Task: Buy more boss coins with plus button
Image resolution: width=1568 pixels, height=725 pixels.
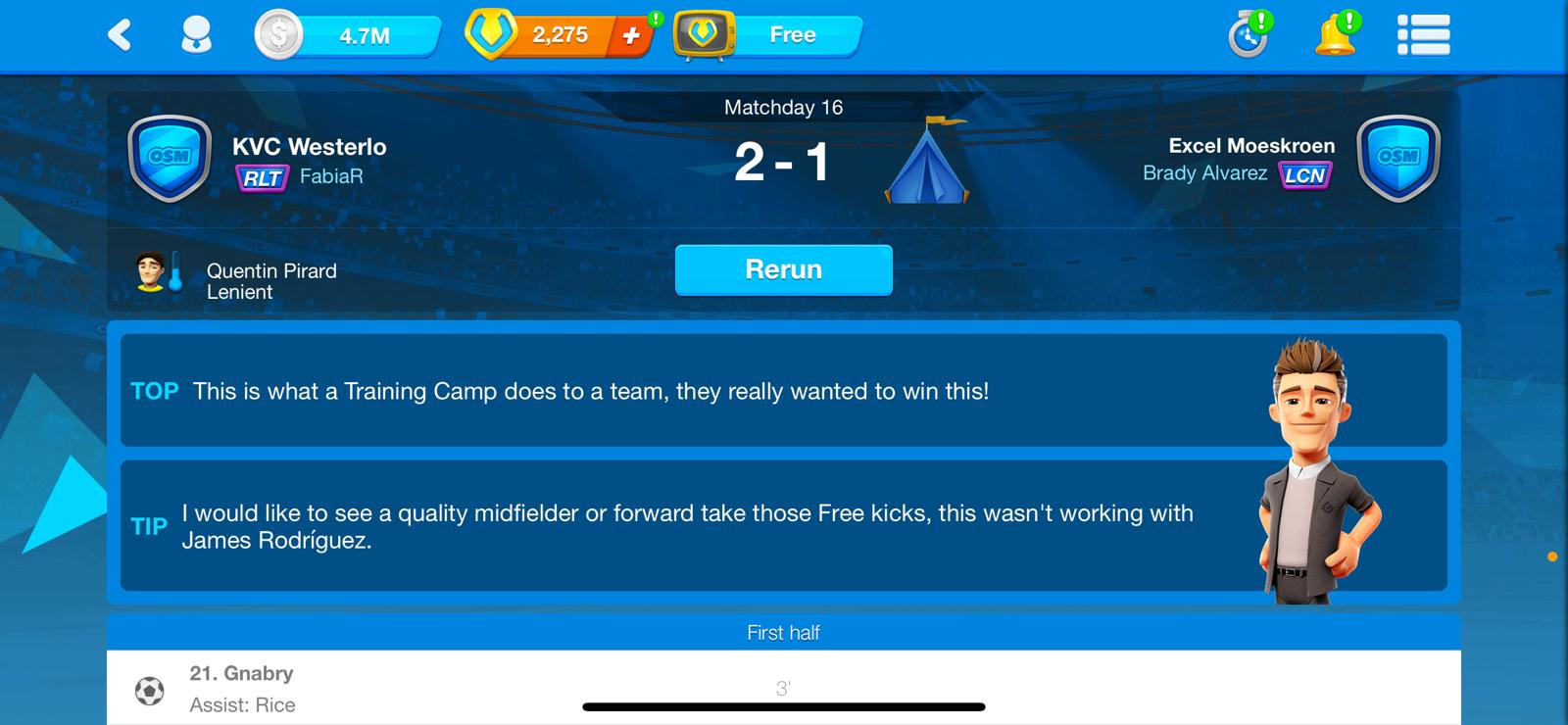Action: [x=632, y=36]
